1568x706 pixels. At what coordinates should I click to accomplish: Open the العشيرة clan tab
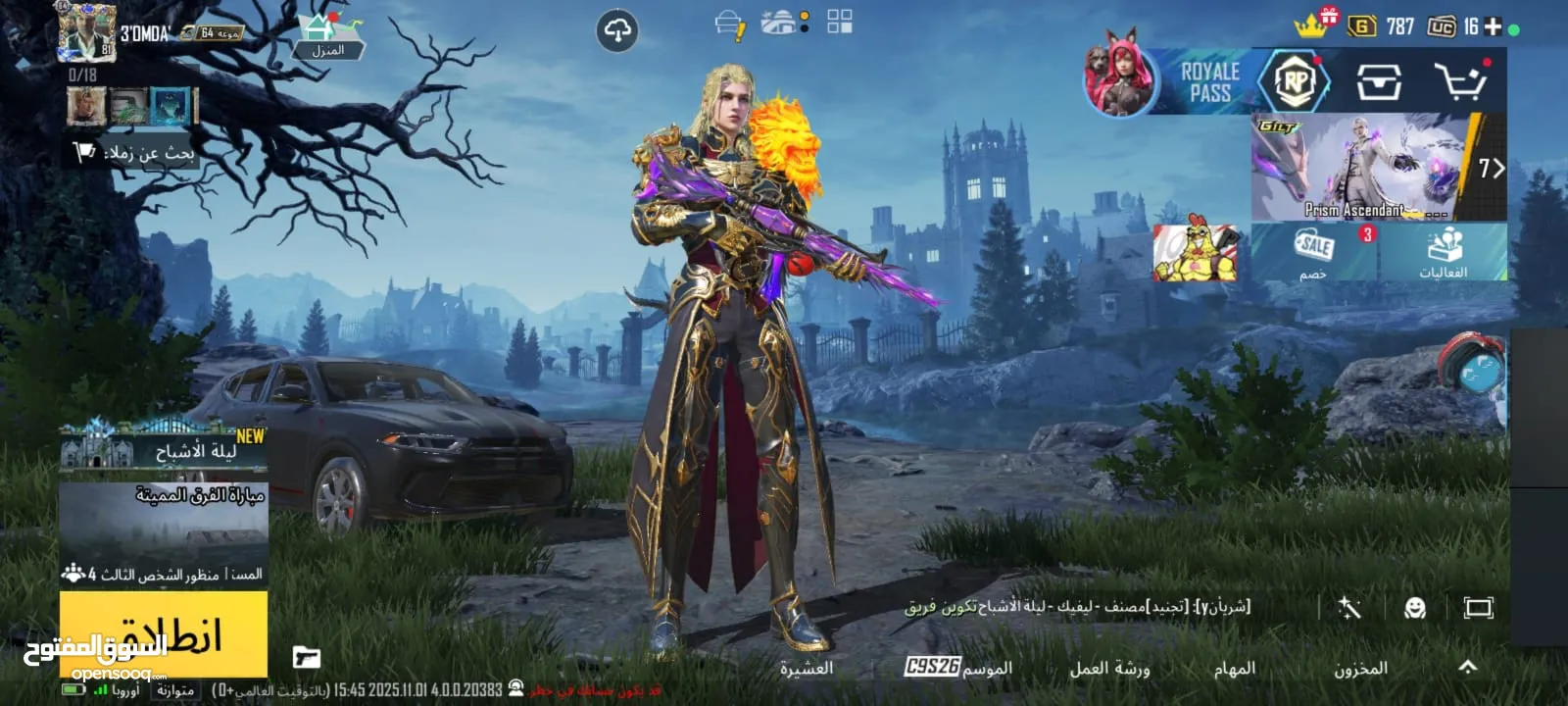point(806,668)
